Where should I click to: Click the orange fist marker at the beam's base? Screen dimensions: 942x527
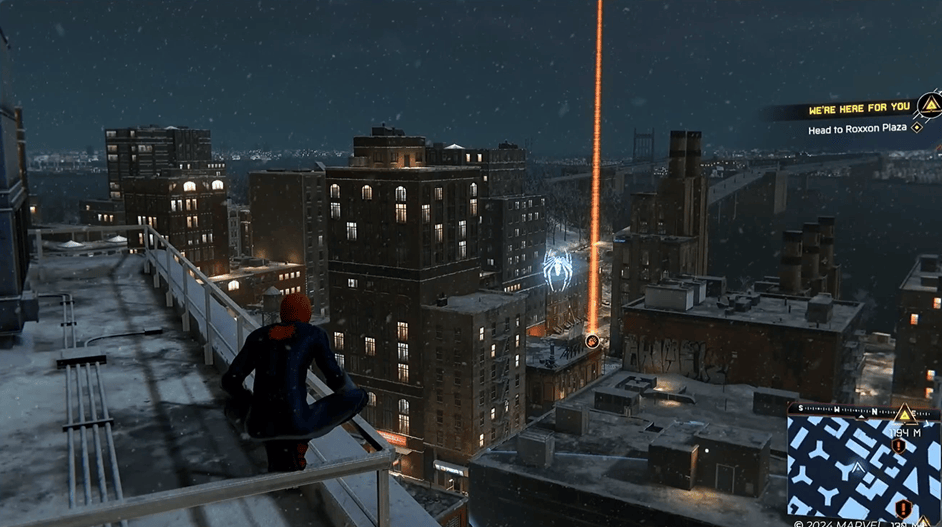(592, 341)
